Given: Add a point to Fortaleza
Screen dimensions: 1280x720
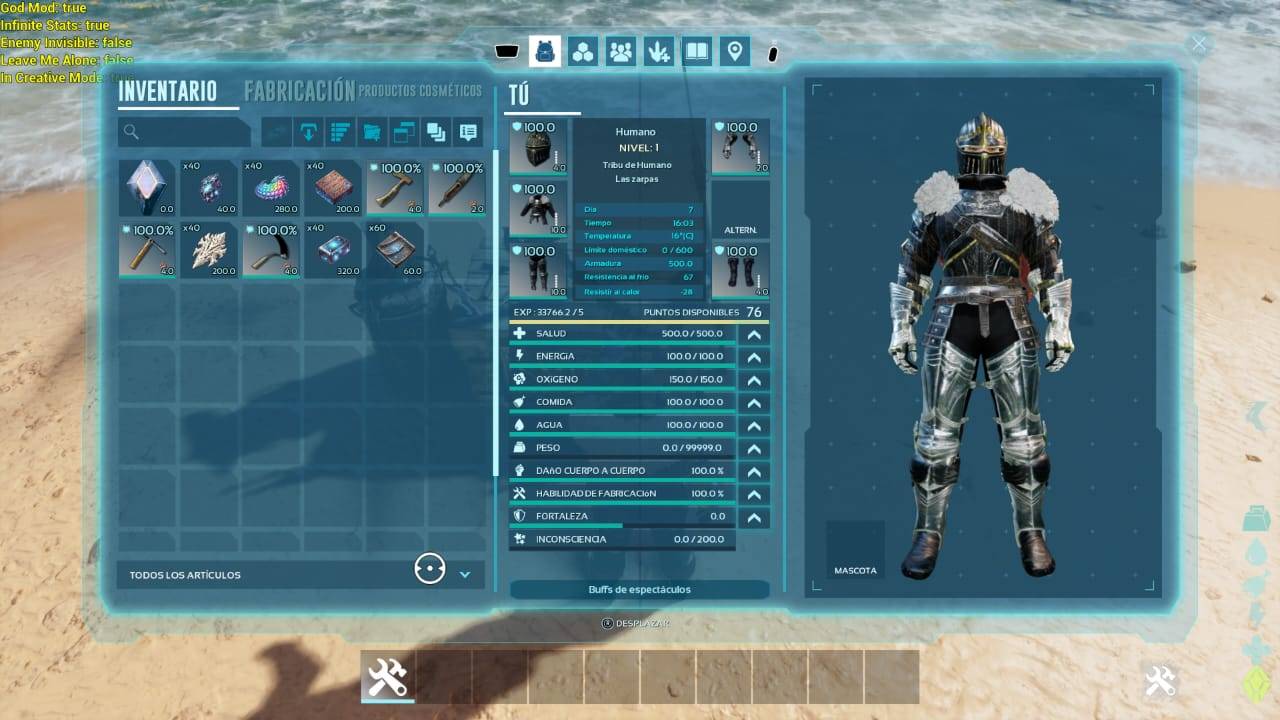Looking at the screenshot, I should click(x=754, y=518).
